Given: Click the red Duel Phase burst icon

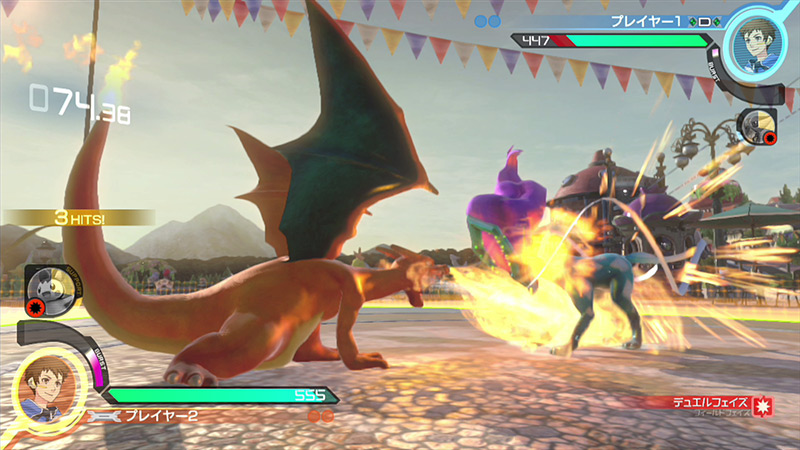Looking at the screenshot, I should [764, 405].
